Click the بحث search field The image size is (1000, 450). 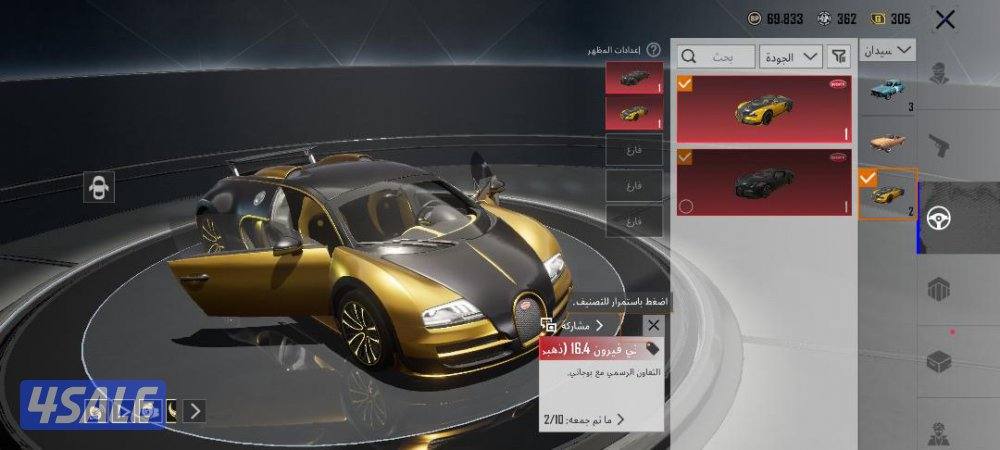pos(716,57)
